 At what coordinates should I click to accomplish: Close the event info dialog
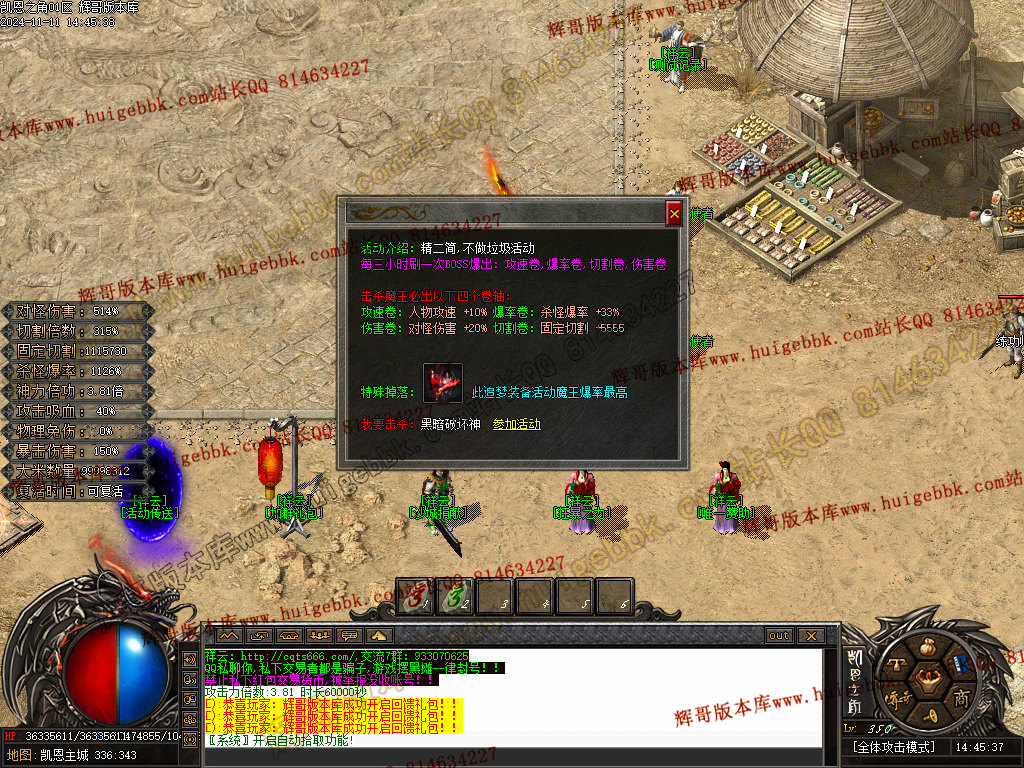pos(674,213)
